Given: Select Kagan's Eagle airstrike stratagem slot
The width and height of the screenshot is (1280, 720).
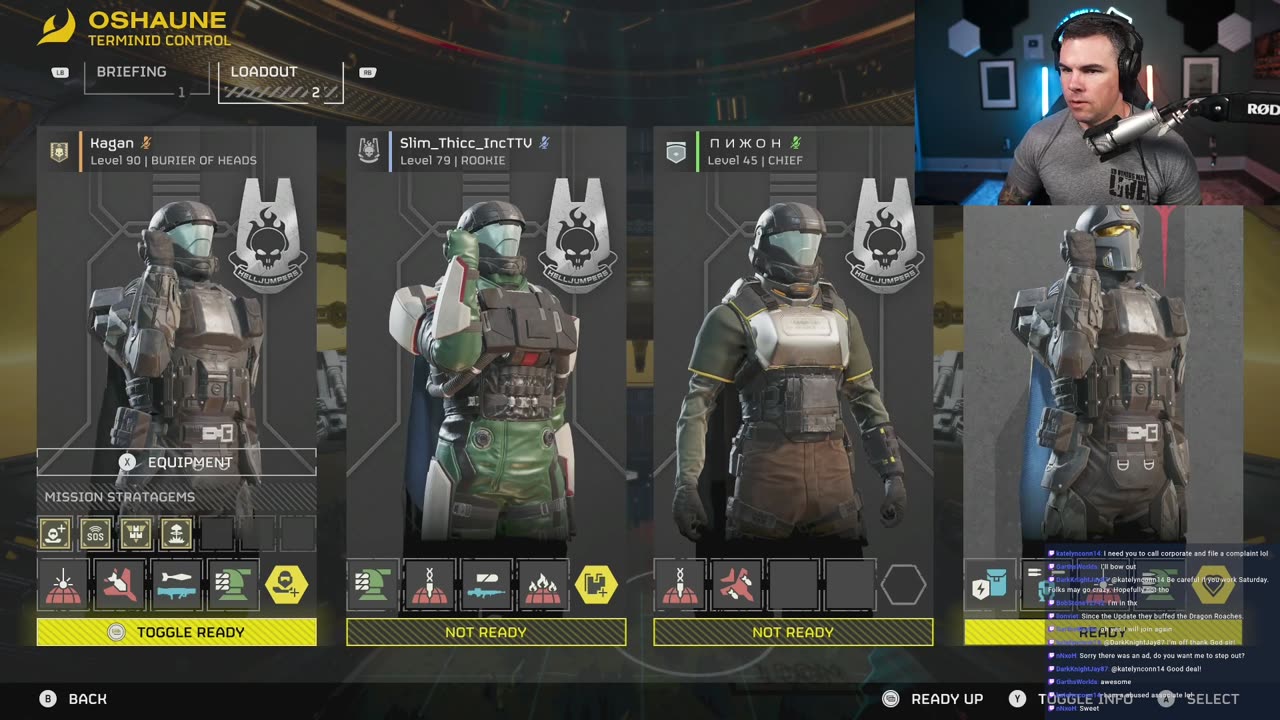Looking at the screenshot, I should [119, 585].
